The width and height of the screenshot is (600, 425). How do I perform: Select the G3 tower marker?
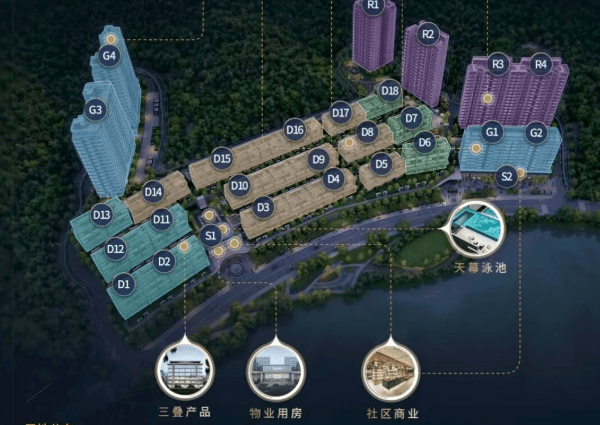96,110
